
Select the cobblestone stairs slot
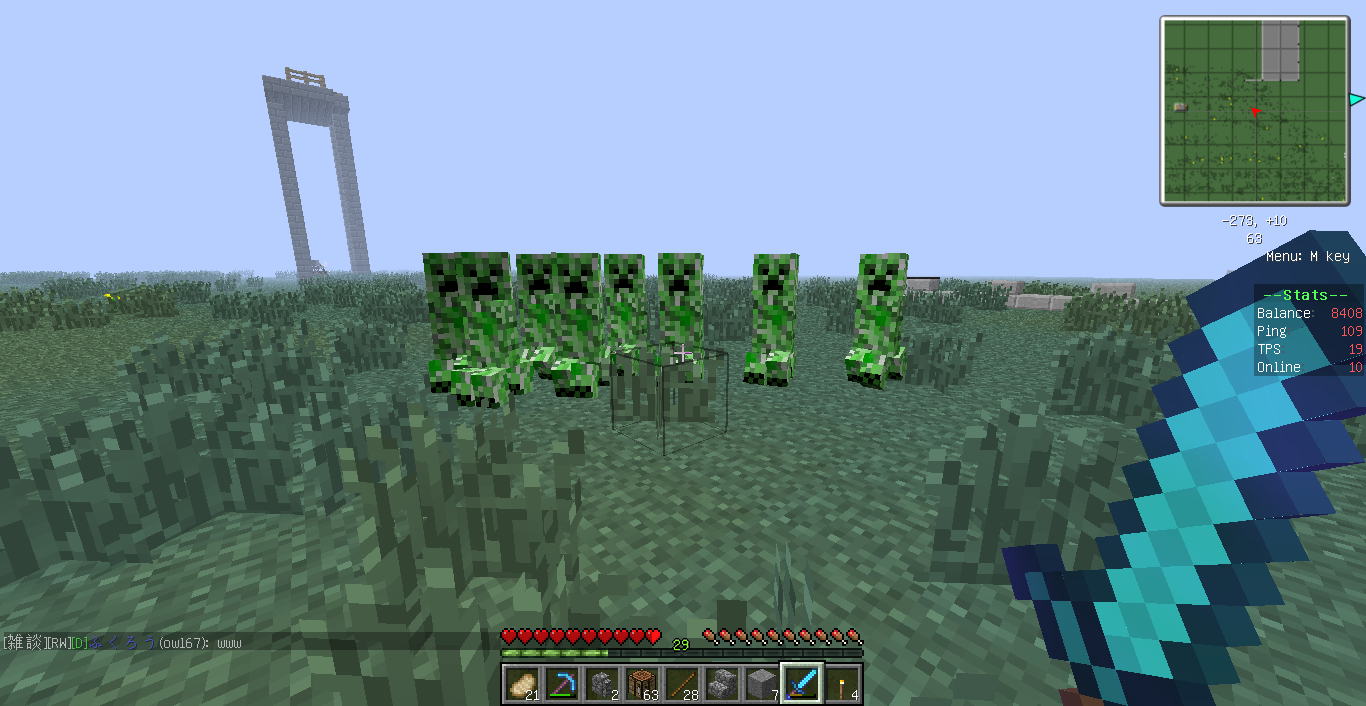pyautogui.click(x=721, y=684)
